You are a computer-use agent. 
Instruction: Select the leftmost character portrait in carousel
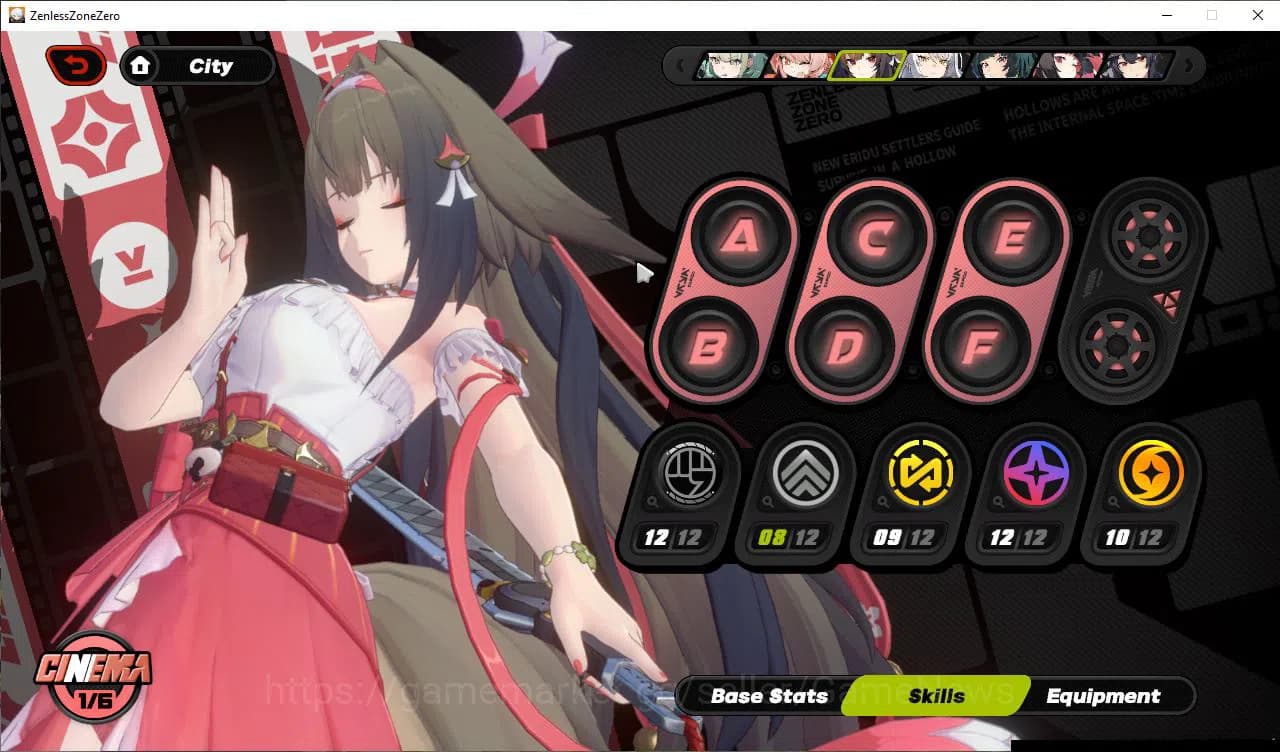(725, 65)
